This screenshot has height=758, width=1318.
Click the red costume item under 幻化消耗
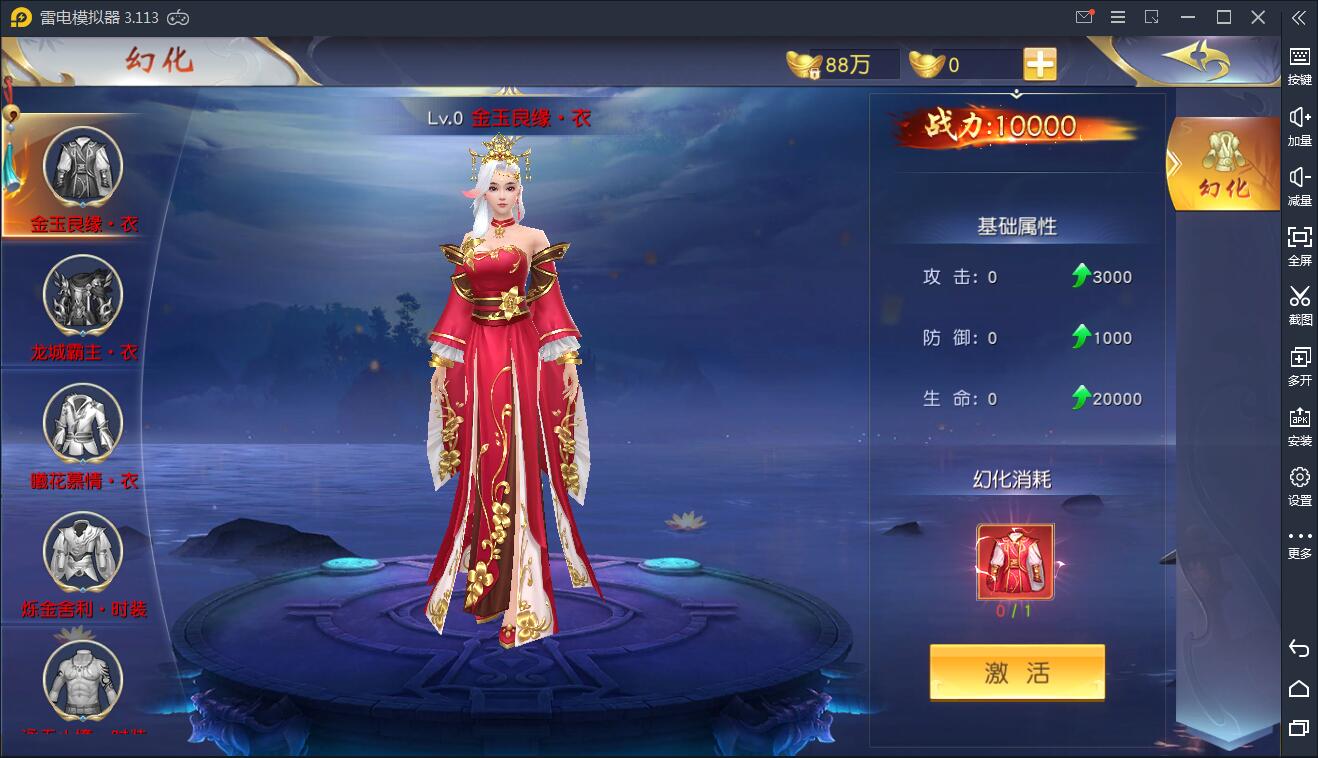tap(1017, 560)
